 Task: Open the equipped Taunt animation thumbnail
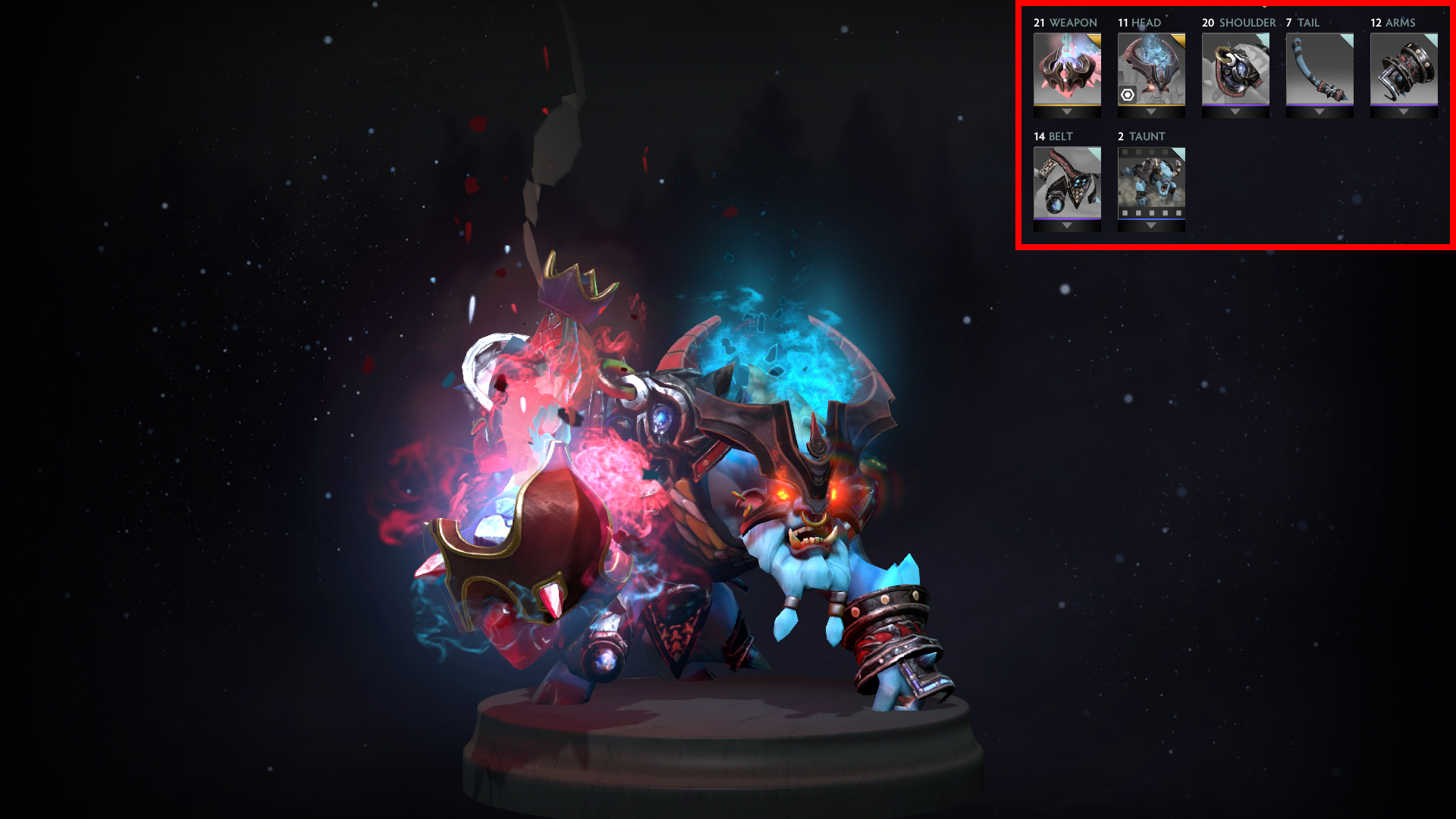(1150, 182)
